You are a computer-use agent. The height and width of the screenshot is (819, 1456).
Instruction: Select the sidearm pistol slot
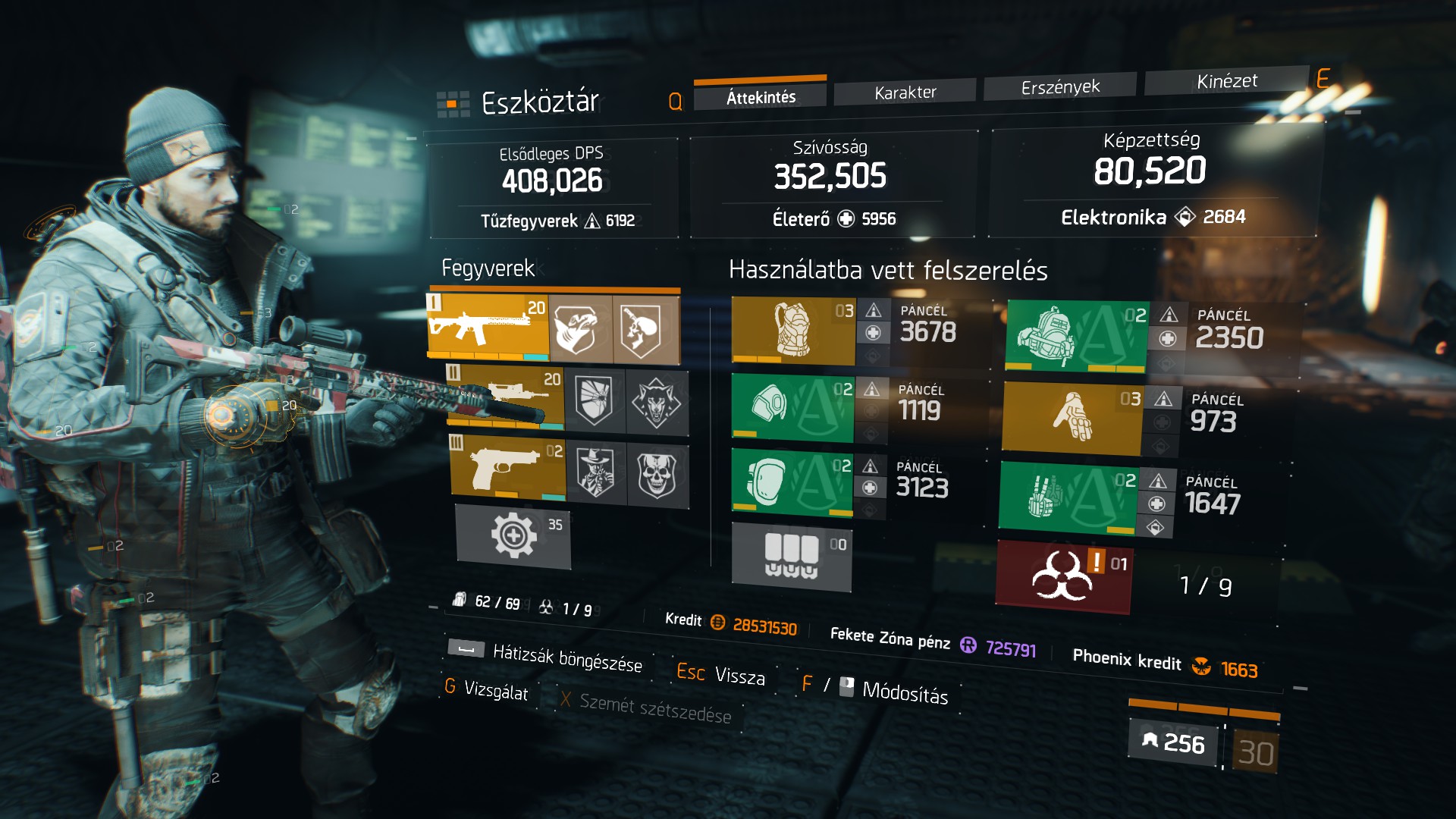pyautogui.click(x=507, y=466)
